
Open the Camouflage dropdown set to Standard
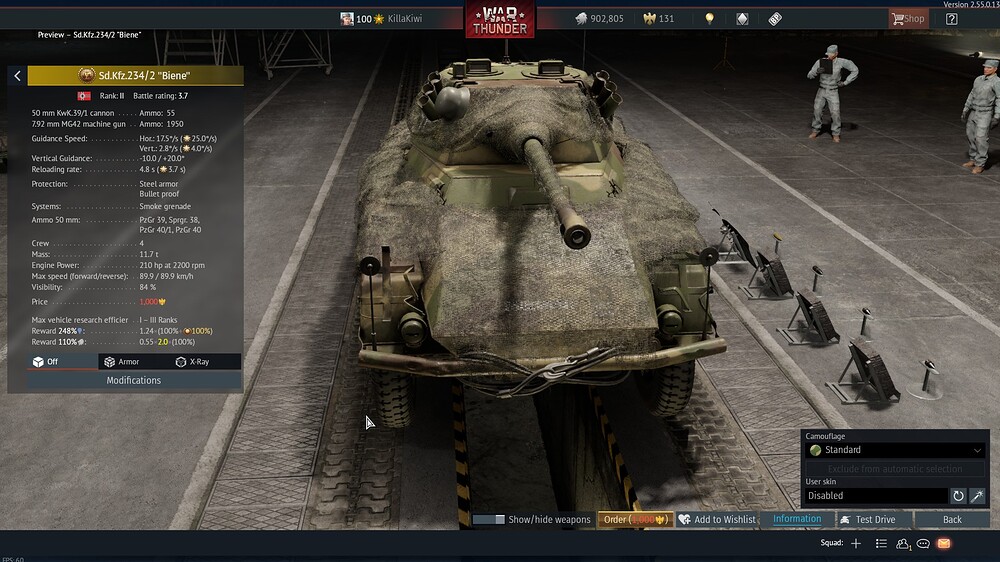click(x=895, y=450)
